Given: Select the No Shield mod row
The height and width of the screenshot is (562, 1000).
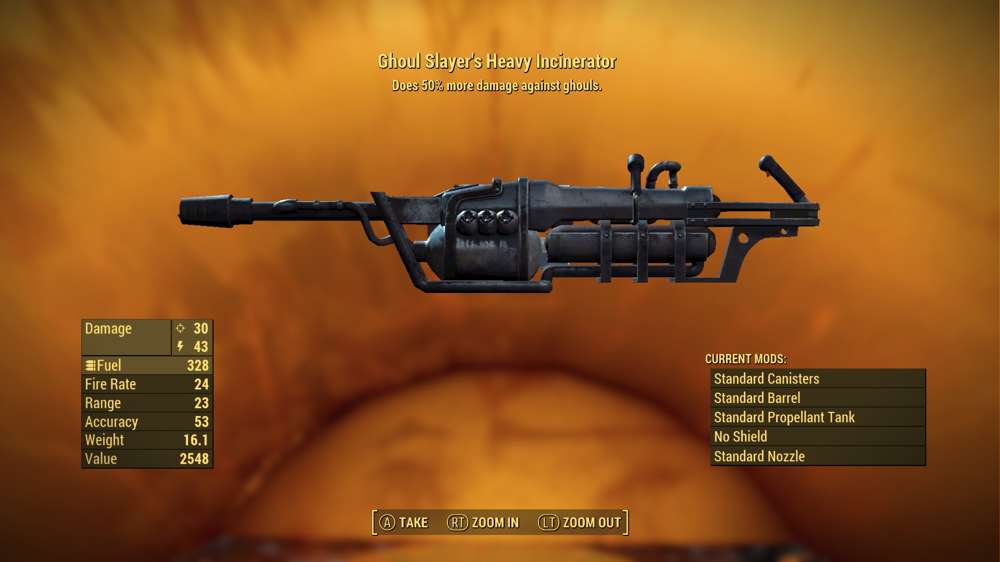Looking at the screenshot, I should [817, 437].
